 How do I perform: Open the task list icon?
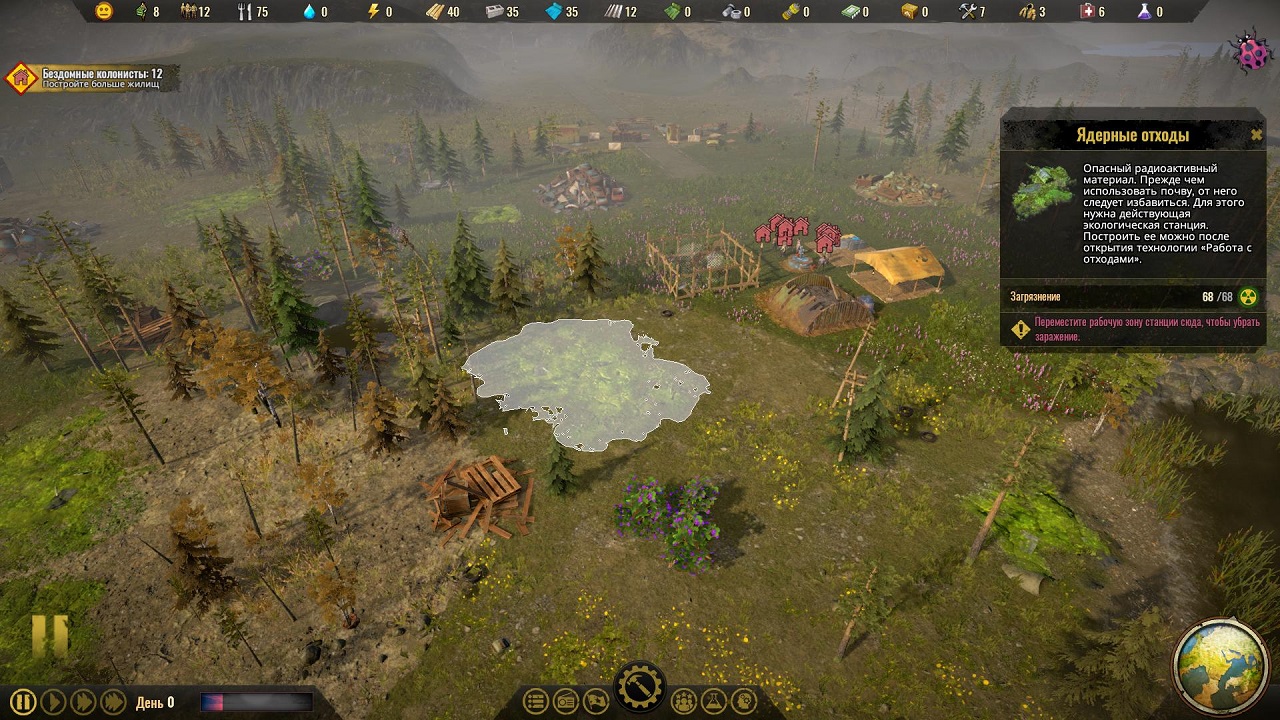[x=536, y=702]
